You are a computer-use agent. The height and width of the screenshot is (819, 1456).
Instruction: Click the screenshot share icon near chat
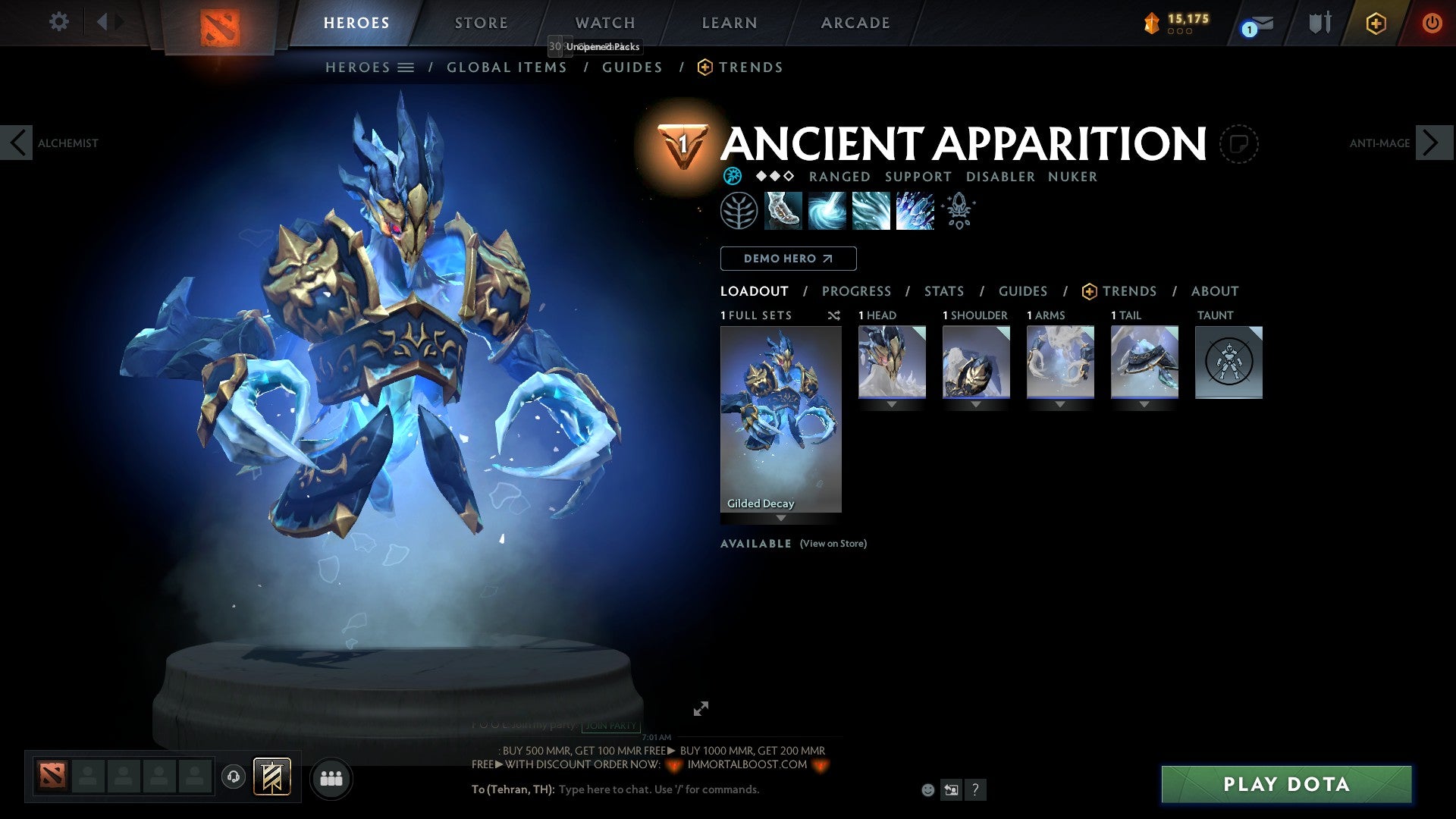(x=950, y=789)
